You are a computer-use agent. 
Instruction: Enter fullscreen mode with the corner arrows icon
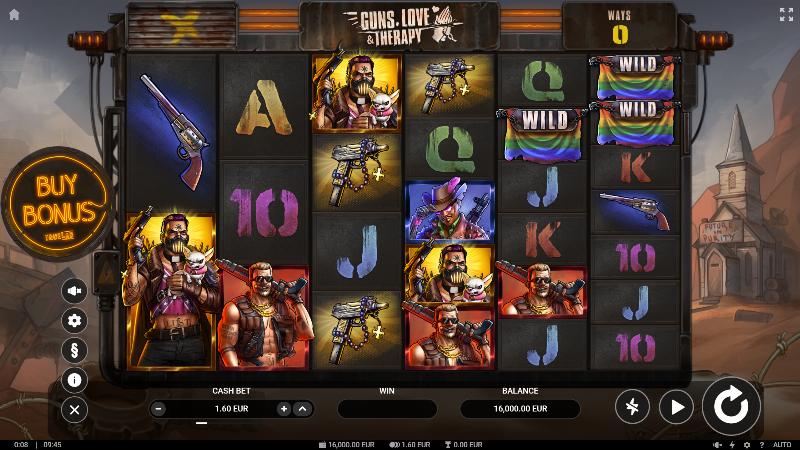[785, 14]
